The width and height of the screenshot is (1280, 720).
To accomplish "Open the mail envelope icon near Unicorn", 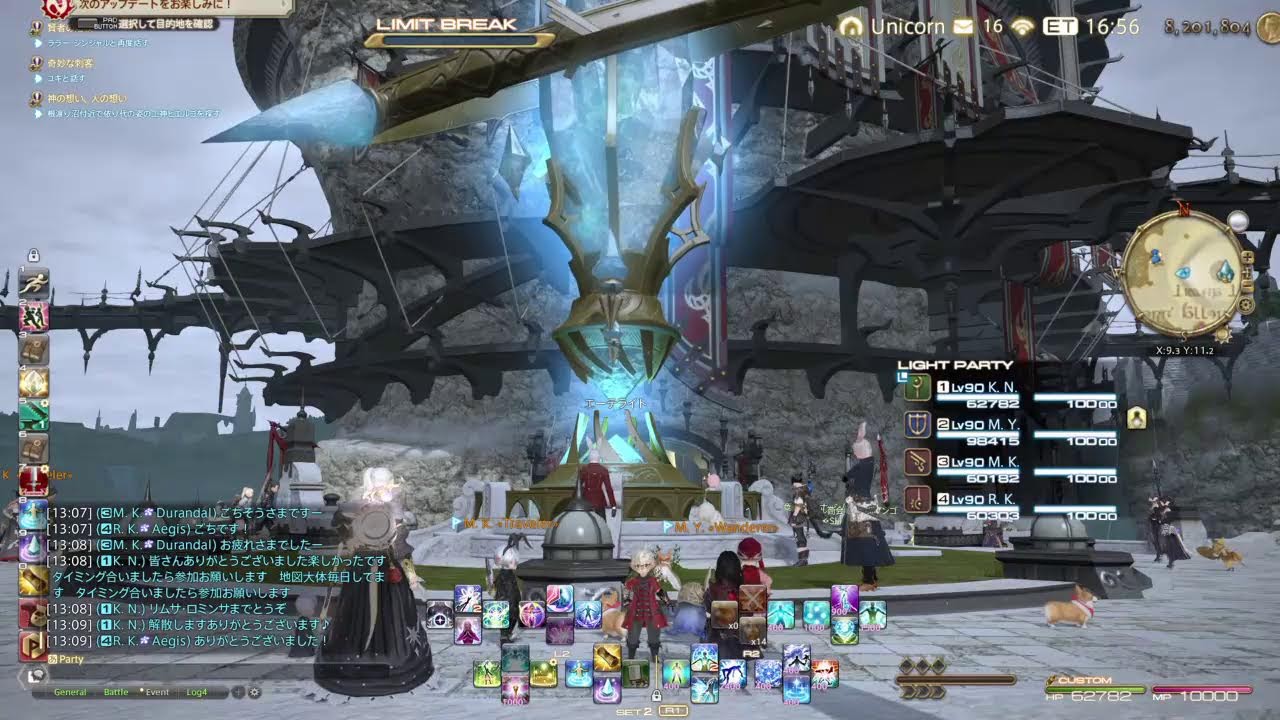I will [960, 27].
